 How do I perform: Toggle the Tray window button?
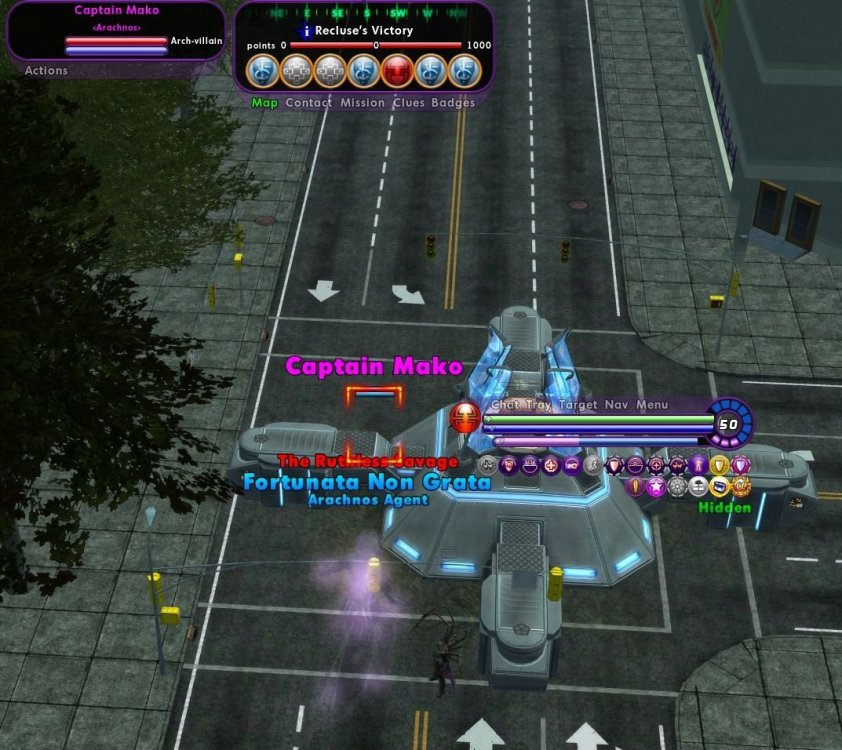(537, 406)
